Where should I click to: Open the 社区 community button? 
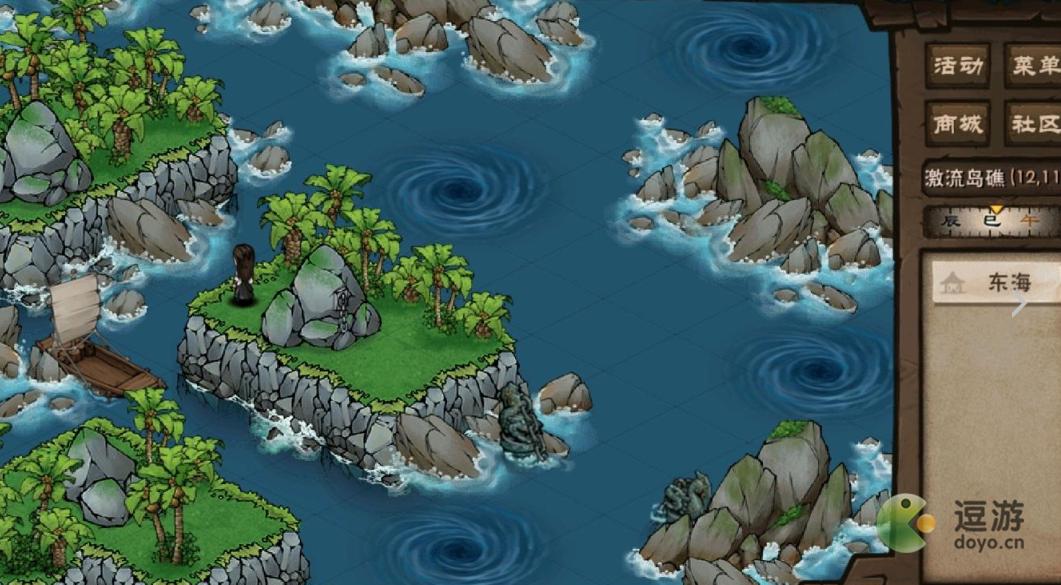tap(1033, 125)
